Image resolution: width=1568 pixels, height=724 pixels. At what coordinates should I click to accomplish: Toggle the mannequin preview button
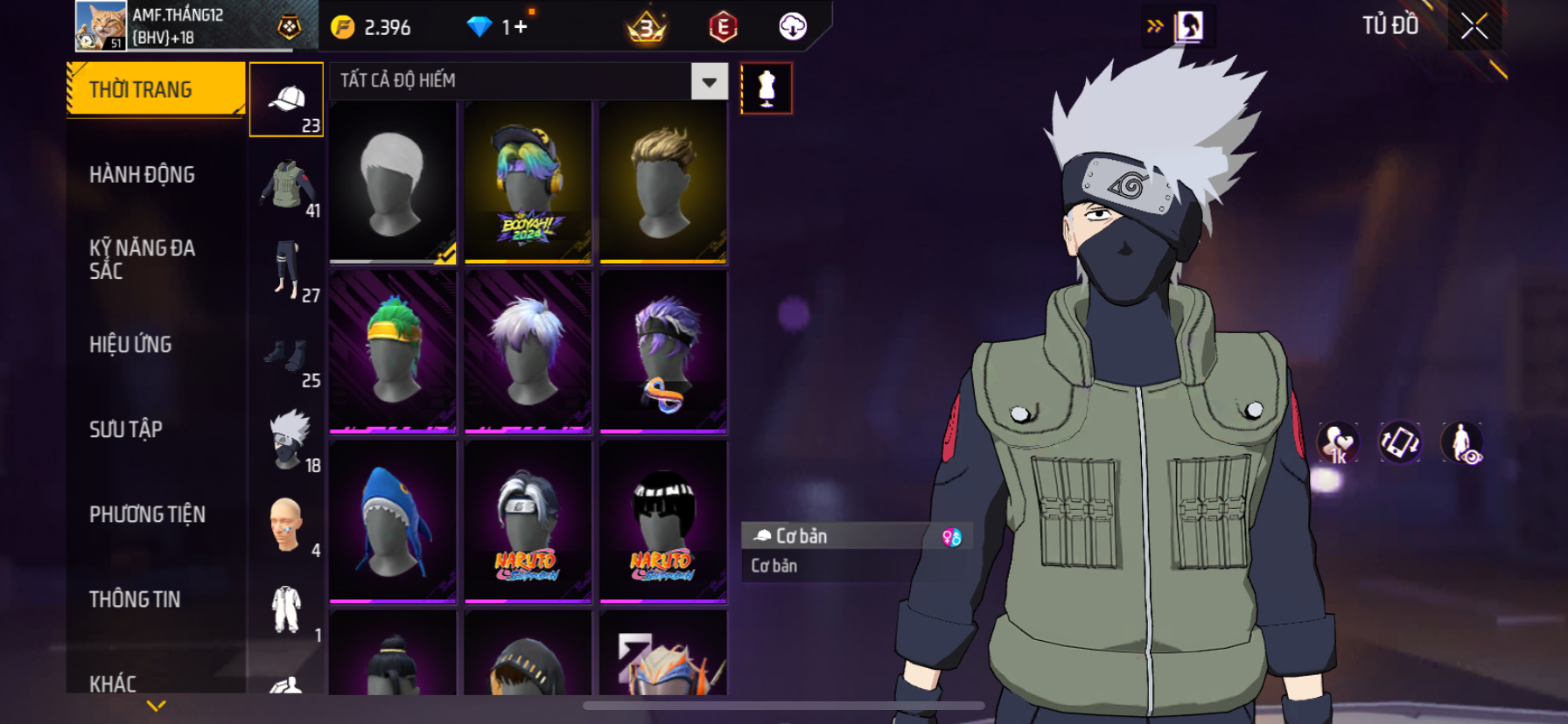pyautogui.click(x=766, y=88)
